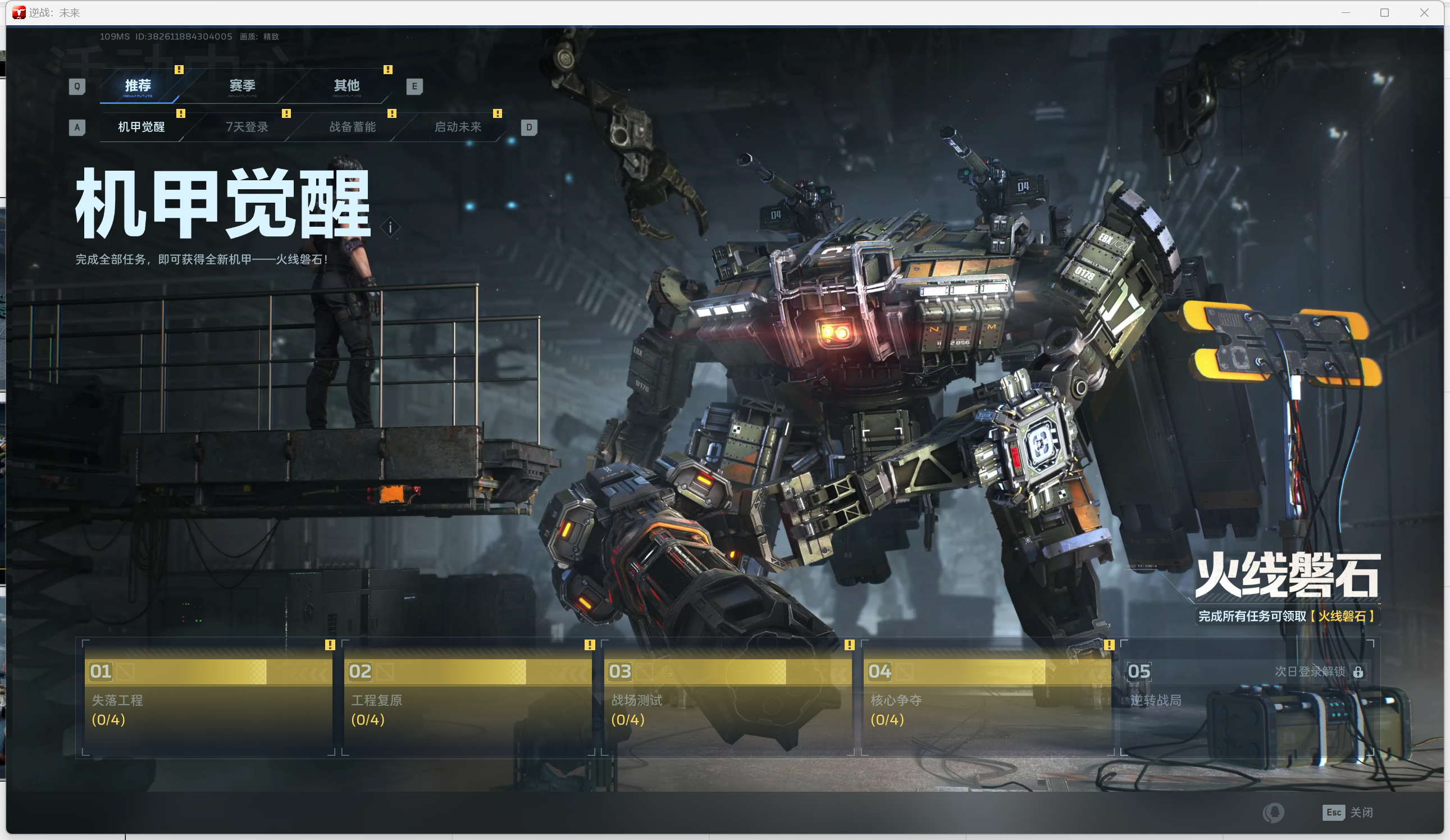Minimize the game window
The height and width of the screenshot is (840, 1450).
(x=1346, y=13)
